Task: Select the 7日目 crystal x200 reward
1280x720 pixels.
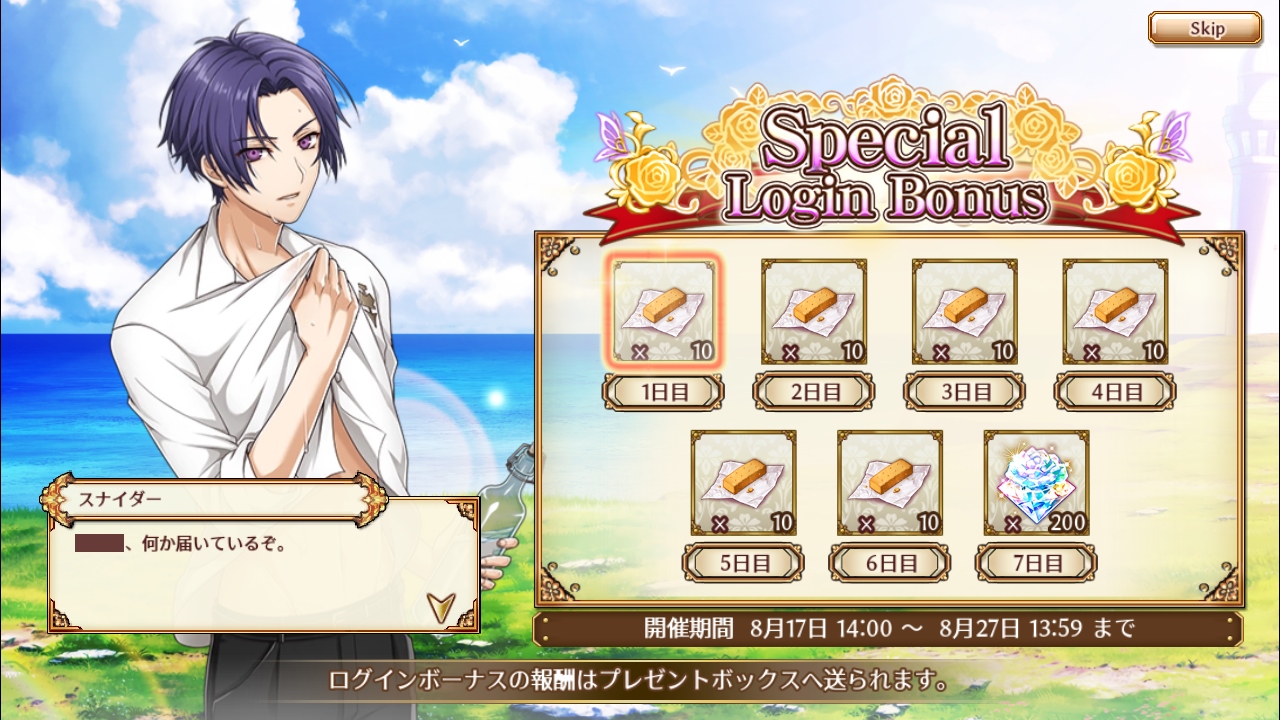Action: click(1036, 483)
